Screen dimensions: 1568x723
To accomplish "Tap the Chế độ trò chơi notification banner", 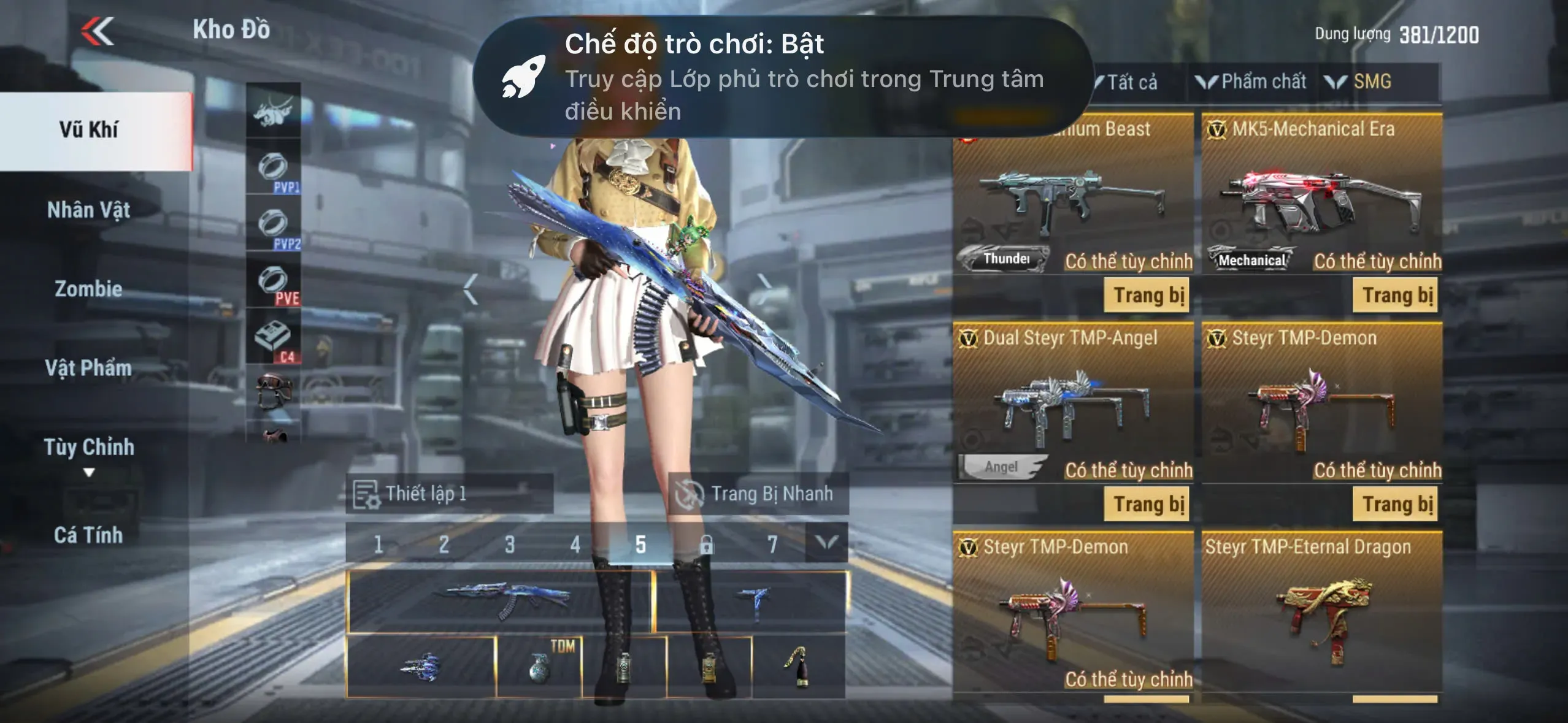I will click(x=783, y=77).
